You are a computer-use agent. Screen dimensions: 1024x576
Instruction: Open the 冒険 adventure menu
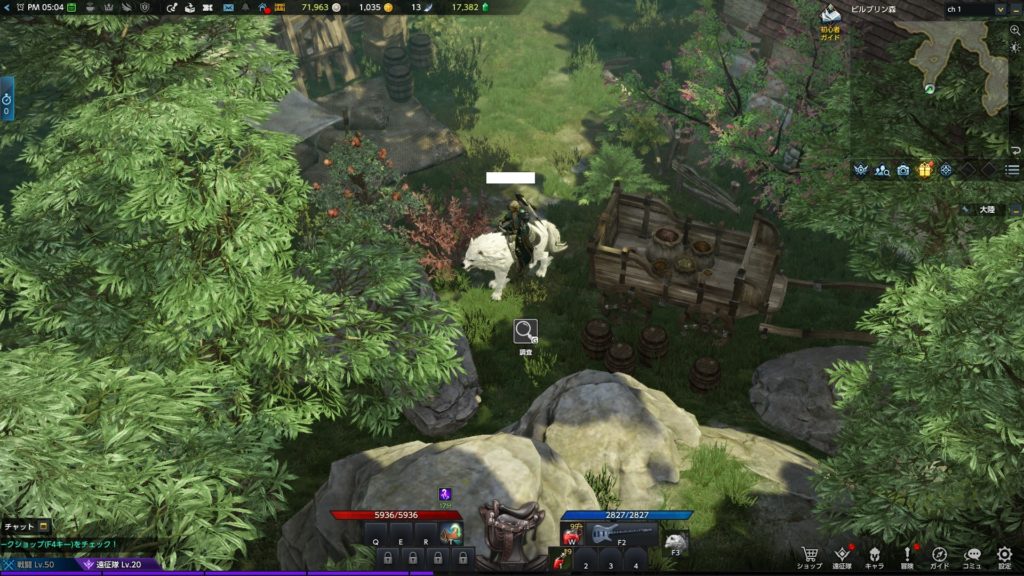pyautogui.click(x=907, y=554)
